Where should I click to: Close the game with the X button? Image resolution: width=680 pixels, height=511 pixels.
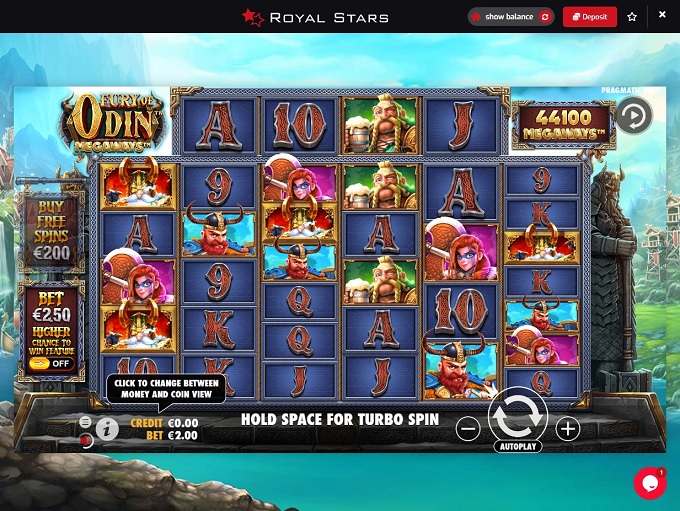pos(662,15)
